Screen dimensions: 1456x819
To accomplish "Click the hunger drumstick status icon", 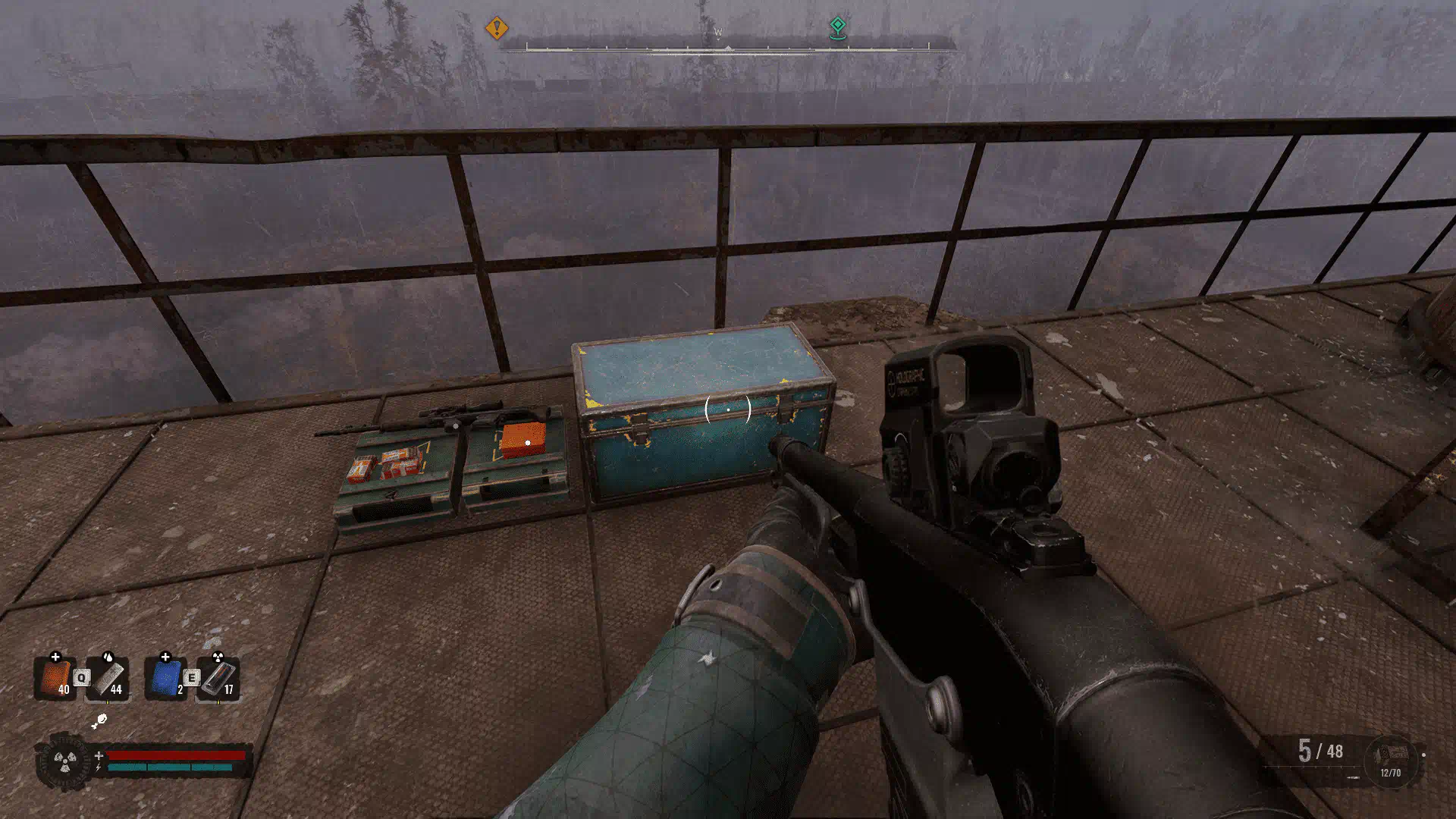I will point(99,721).
